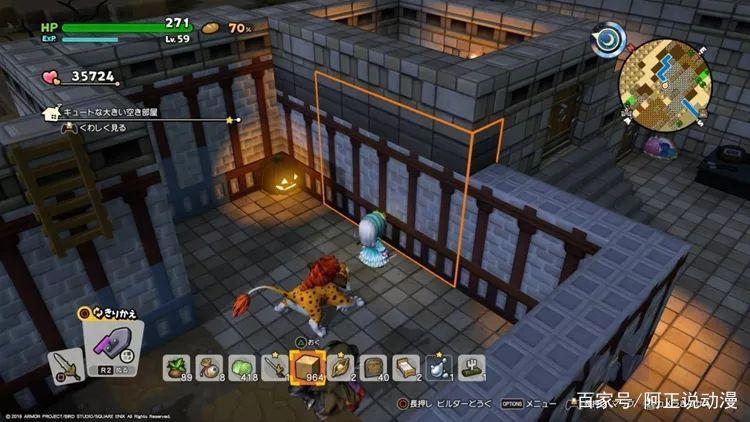The width and height of the screenshot is (750, 422).
Task: Select the trident on stand slot
Action: [x=469, y=368]
